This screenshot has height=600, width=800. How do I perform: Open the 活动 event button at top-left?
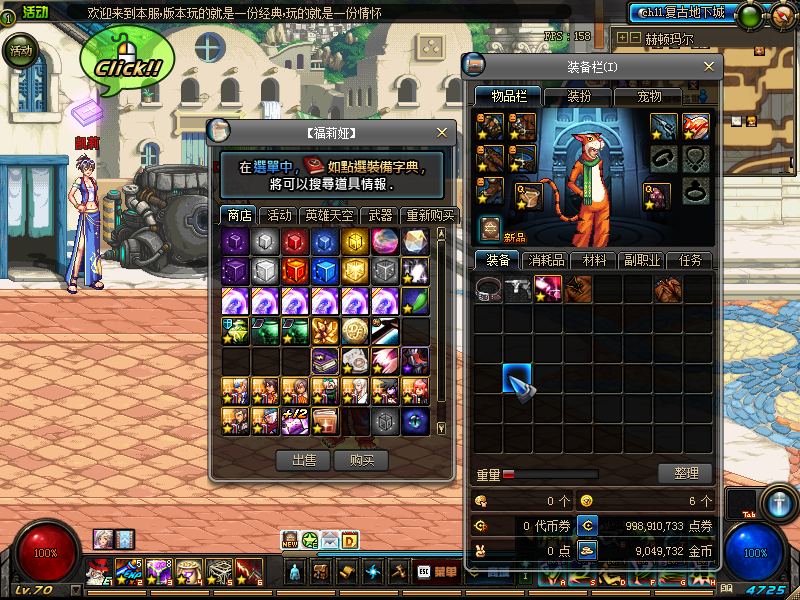20,50
